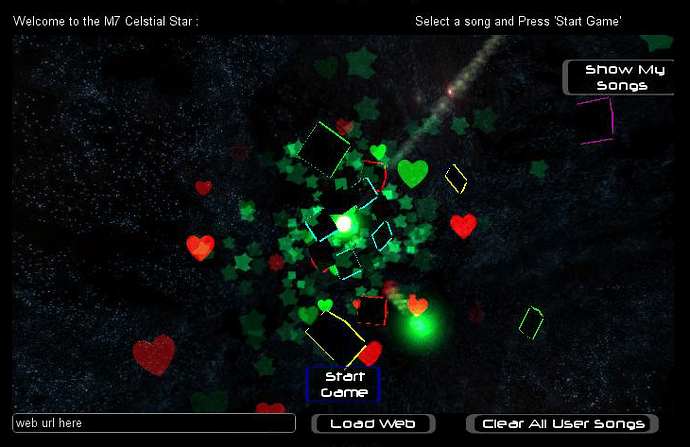Clear All User Songs
This screenshot has width=690, height=447.
(x=563, y=424)
